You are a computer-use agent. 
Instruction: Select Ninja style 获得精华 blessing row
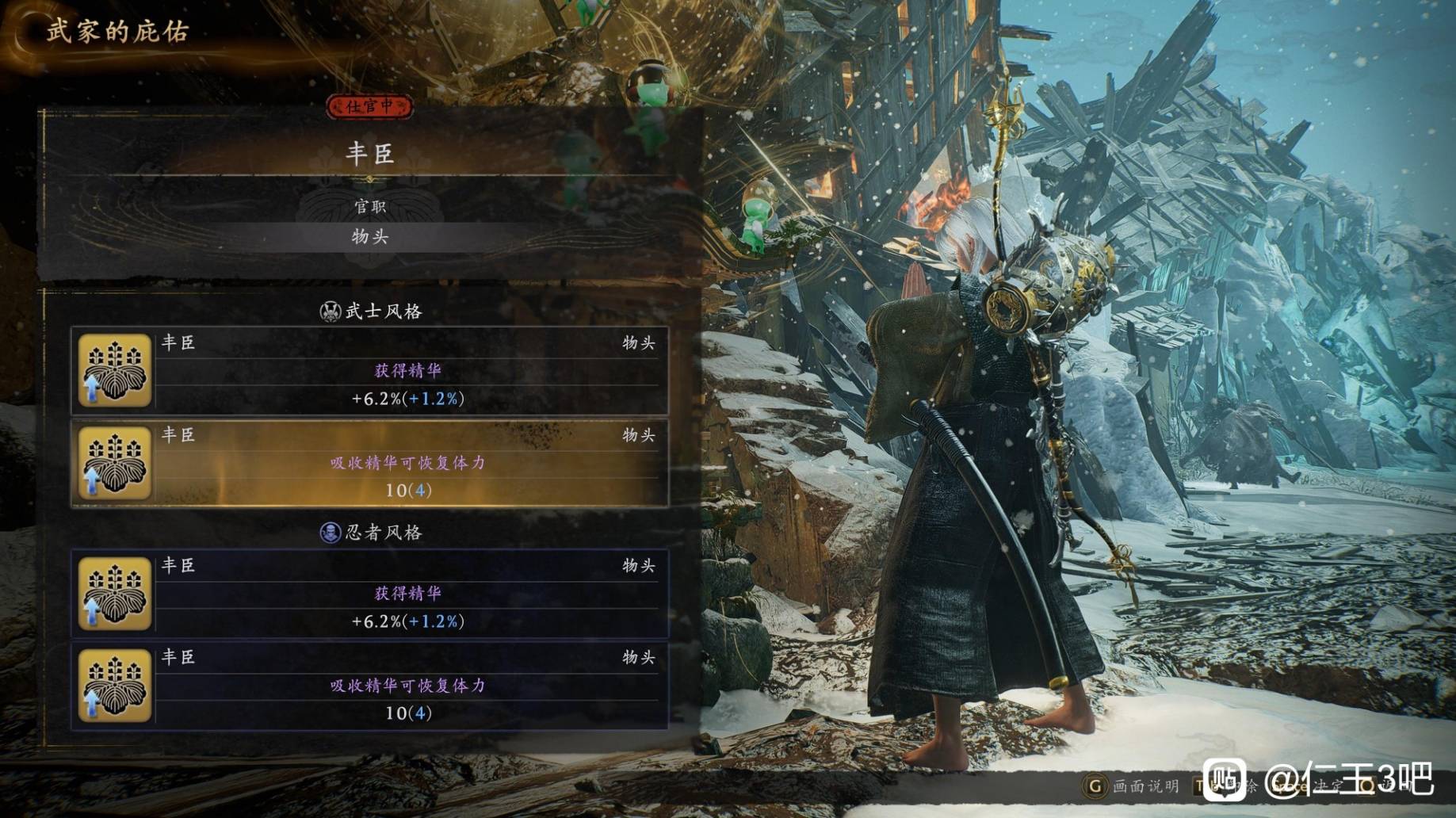pyautogui.click(x=369, y=594)
